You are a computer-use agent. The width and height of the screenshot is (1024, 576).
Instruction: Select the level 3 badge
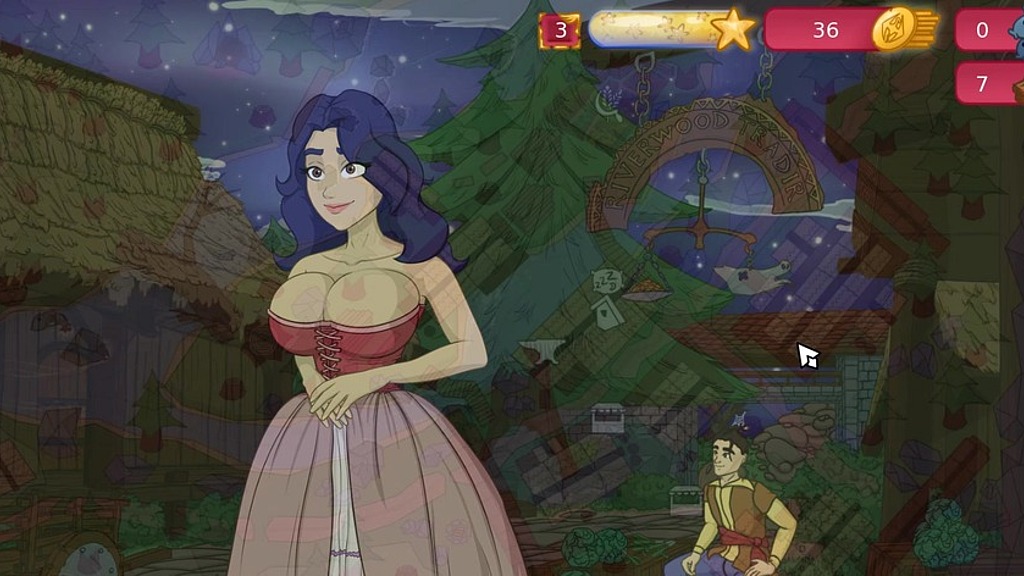[560, 31]
